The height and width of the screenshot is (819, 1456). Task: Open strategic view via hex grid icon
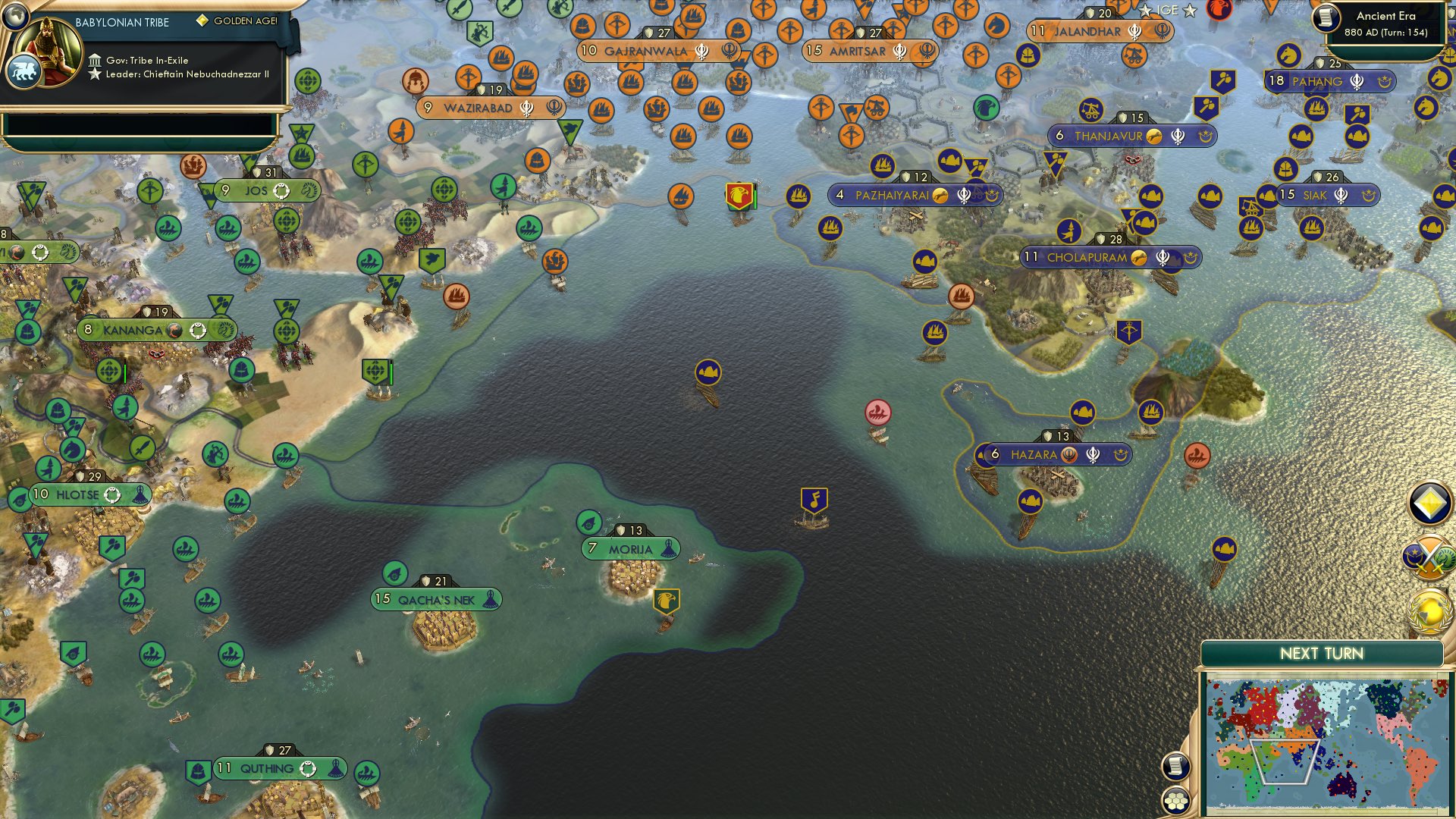coord(1175,800)
